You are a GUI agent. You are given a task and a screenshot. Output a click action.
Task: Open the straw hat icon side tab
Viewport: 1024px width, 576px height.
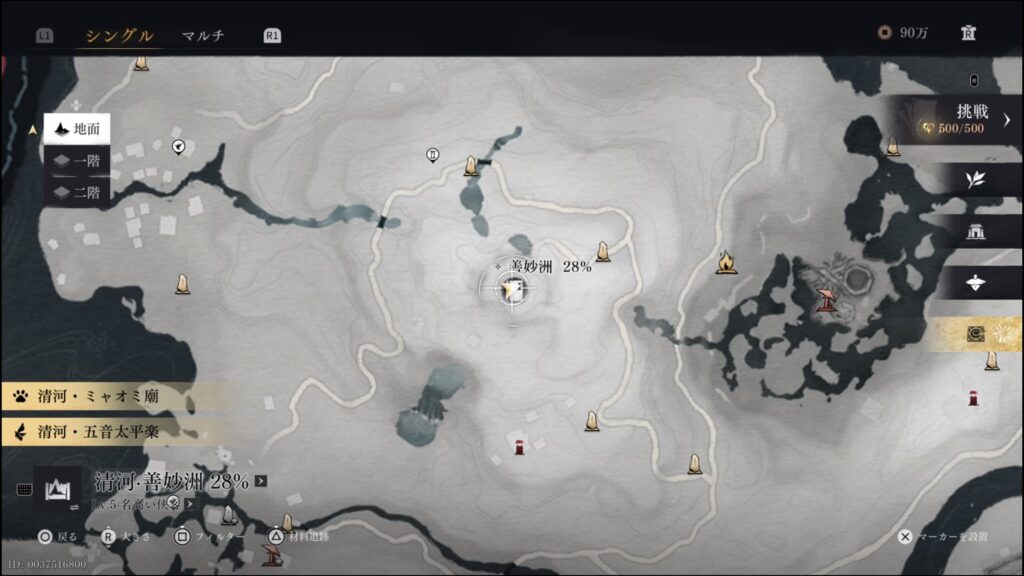974,283
